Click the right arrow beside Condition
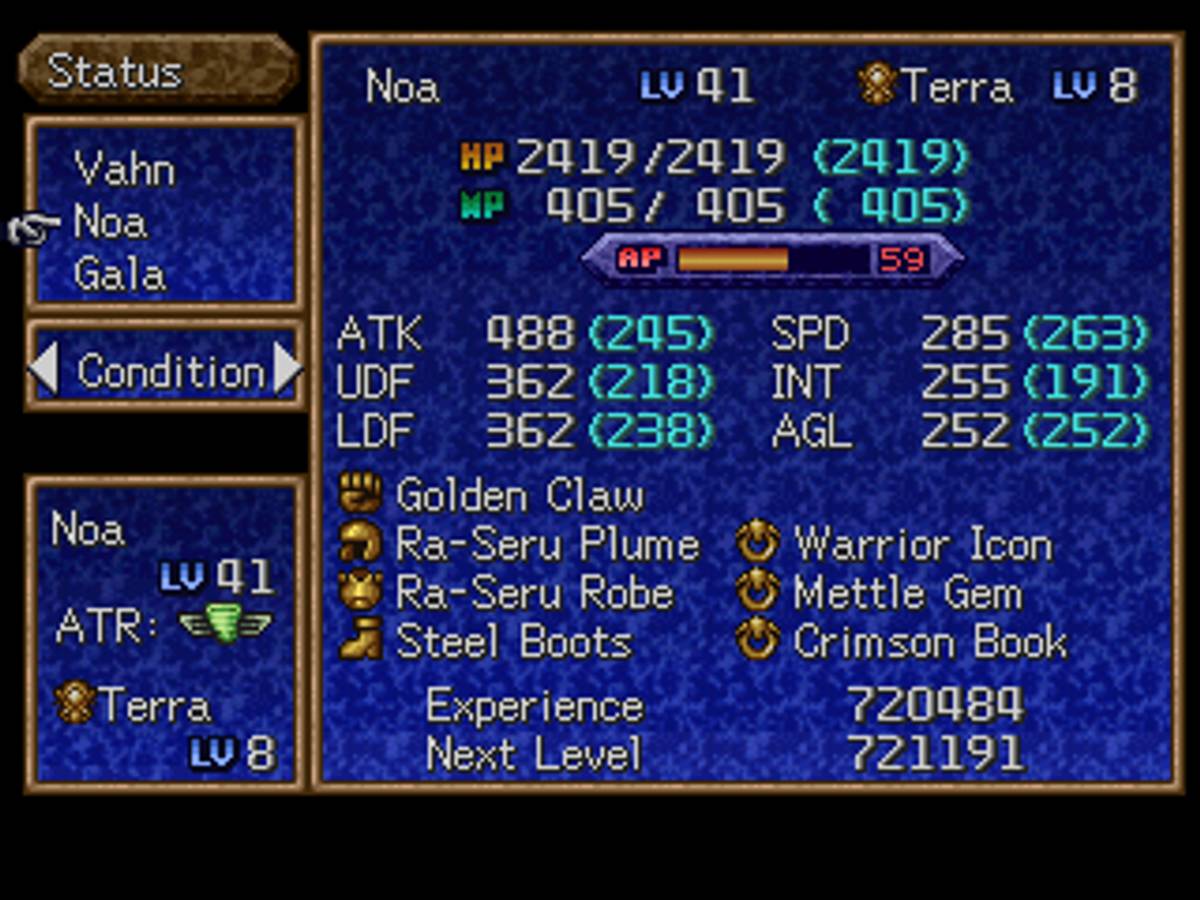This screenshot has width=1200, height=900. coord(287,369)
